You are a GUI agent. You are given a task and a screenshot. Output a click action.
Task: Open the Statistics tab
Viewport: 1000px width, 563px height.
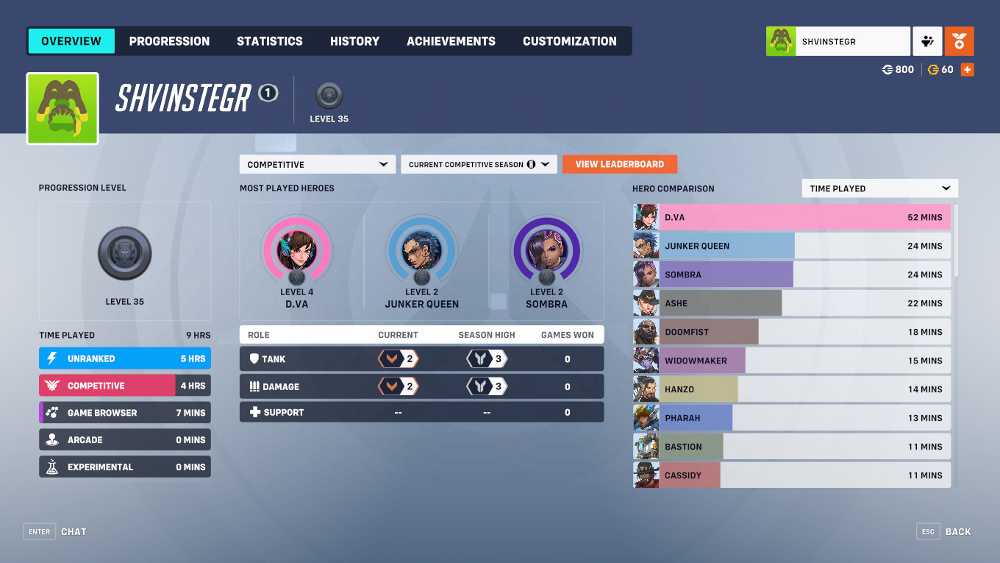pyautogui.click(x=269, y=41)
